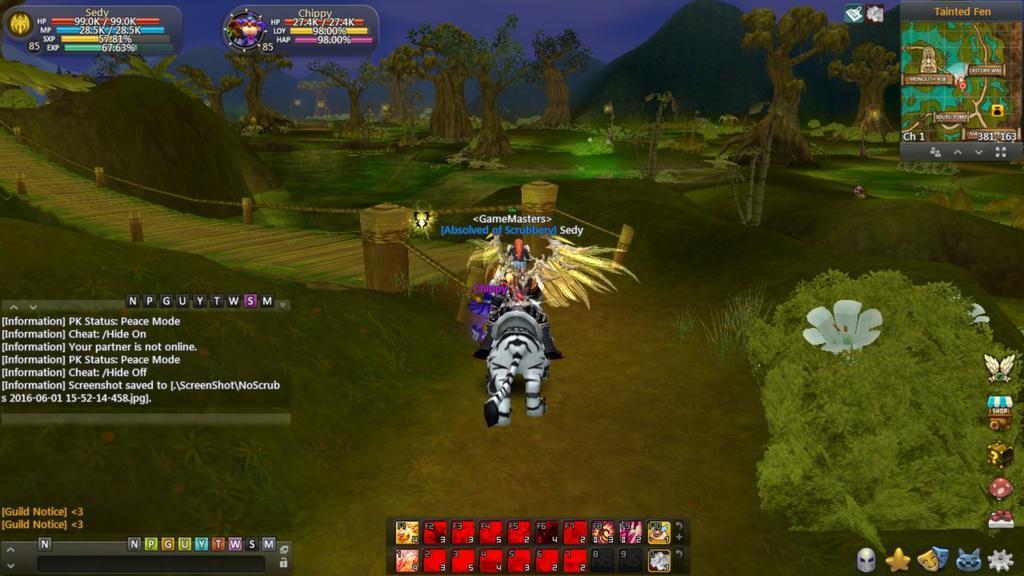Open the helmet character menu icon
1024x576 pixels.
(866, 560)
